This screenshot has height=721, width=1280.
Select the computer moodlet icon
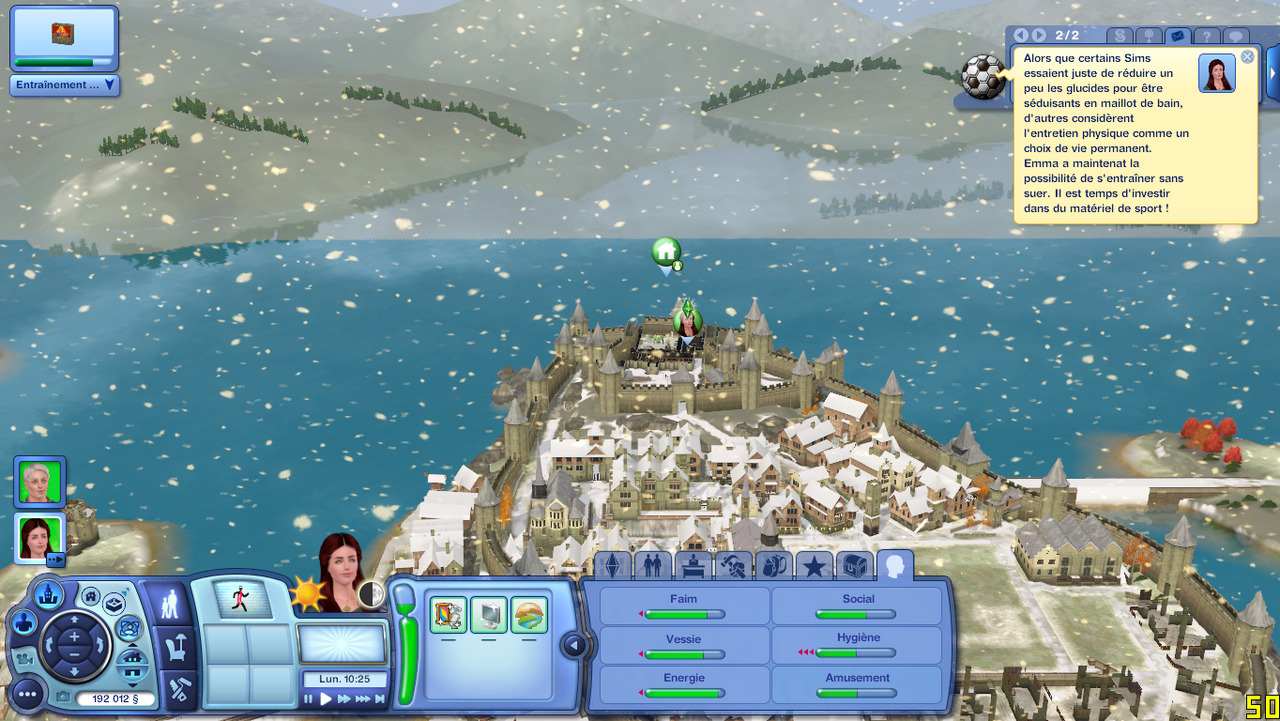pyautogui.click(x=489, y=615)
